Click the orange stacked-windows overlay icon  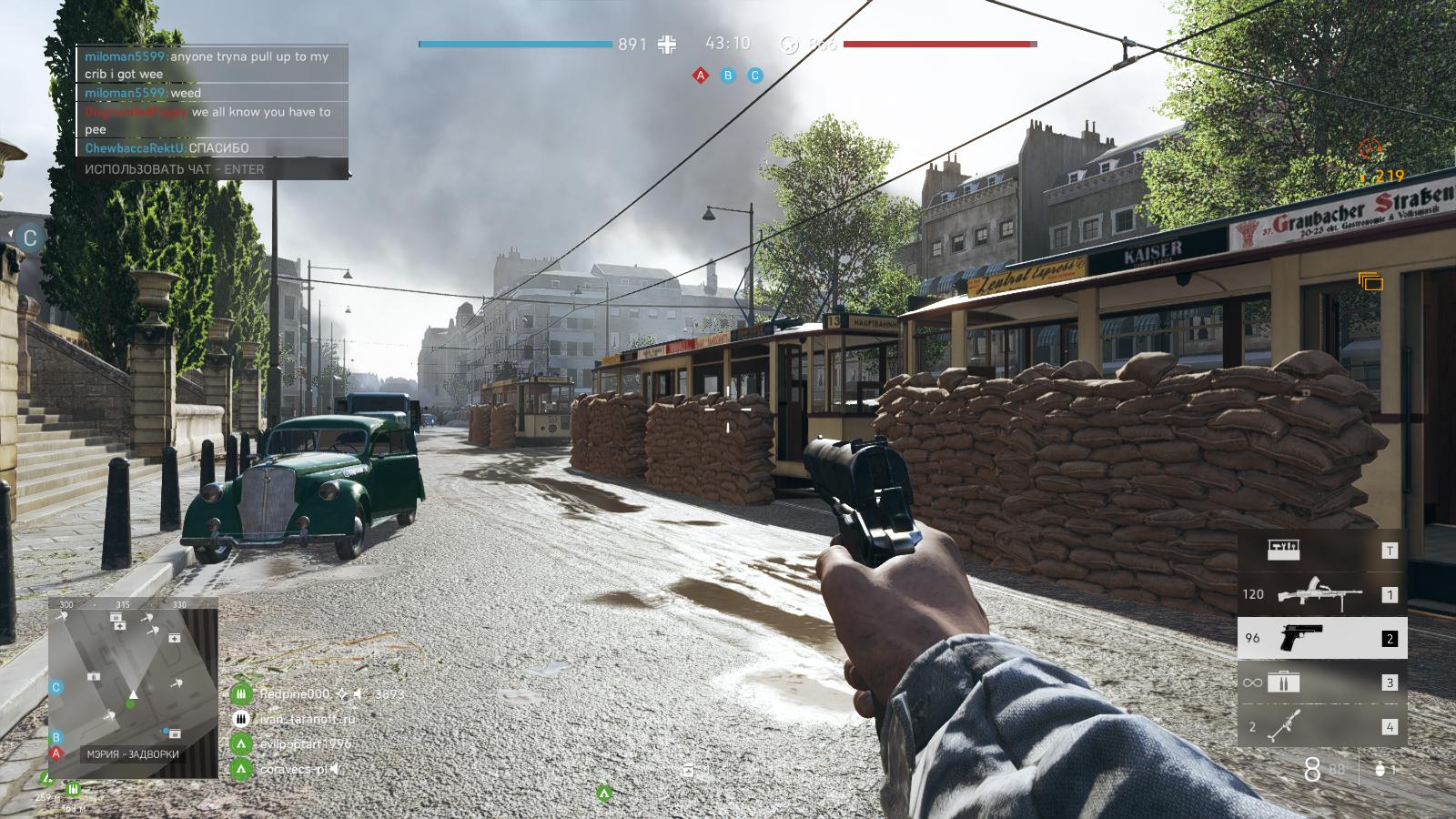[x=1370, y=281]
